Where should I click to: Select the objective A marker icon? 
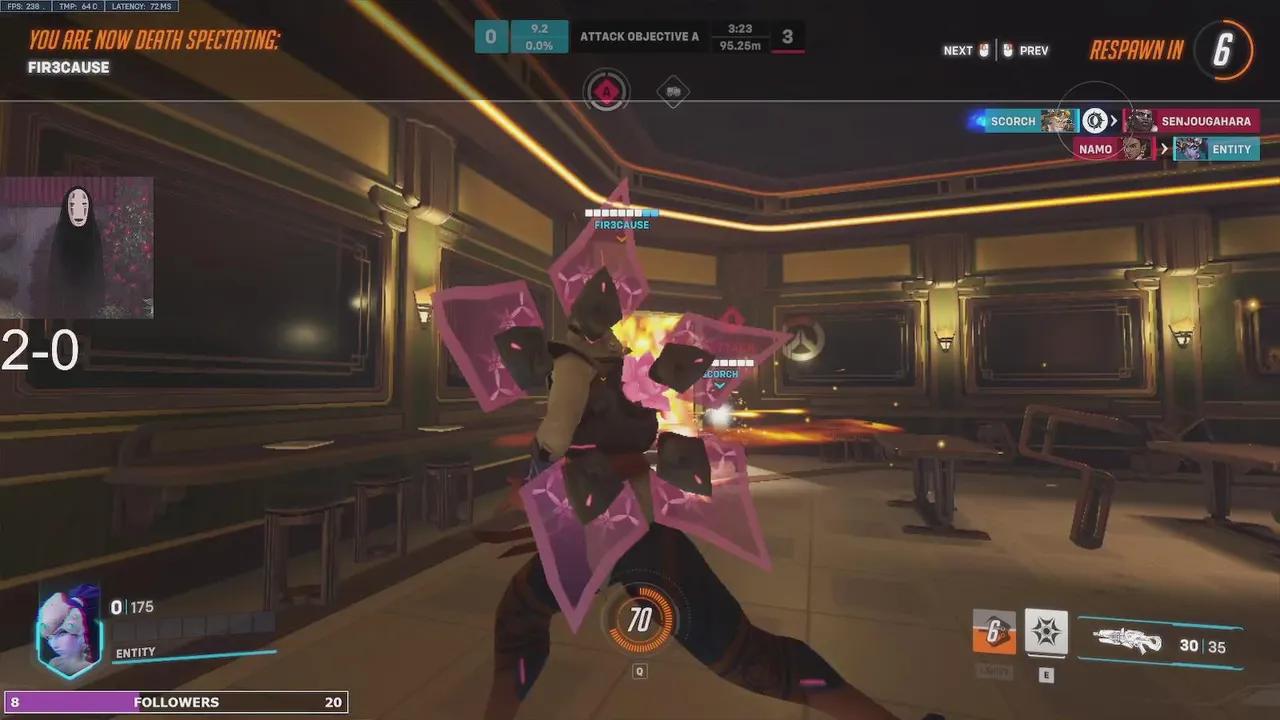607,91
